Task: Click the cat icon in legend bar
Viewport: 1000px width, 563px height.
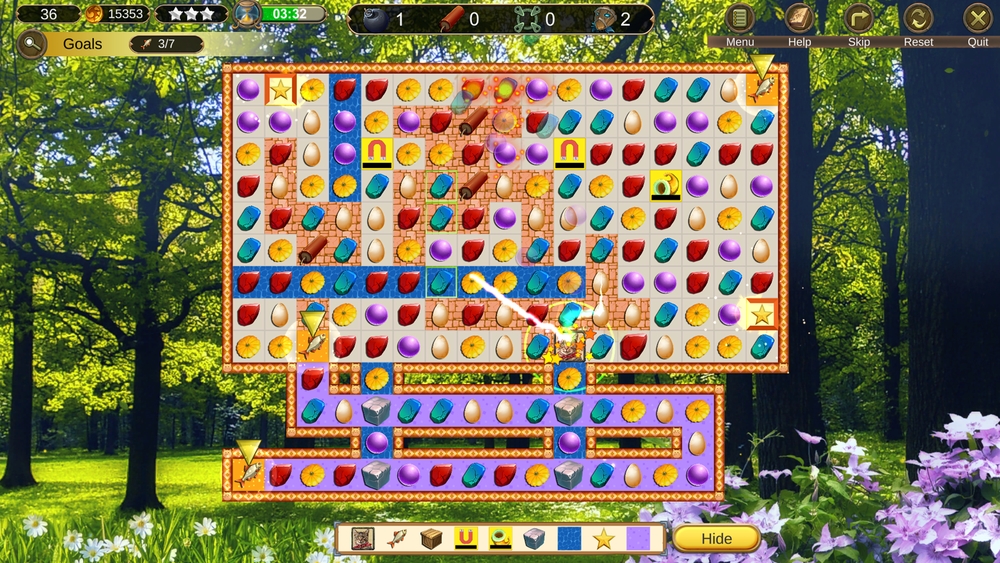Action: click(x=363, y=539)
